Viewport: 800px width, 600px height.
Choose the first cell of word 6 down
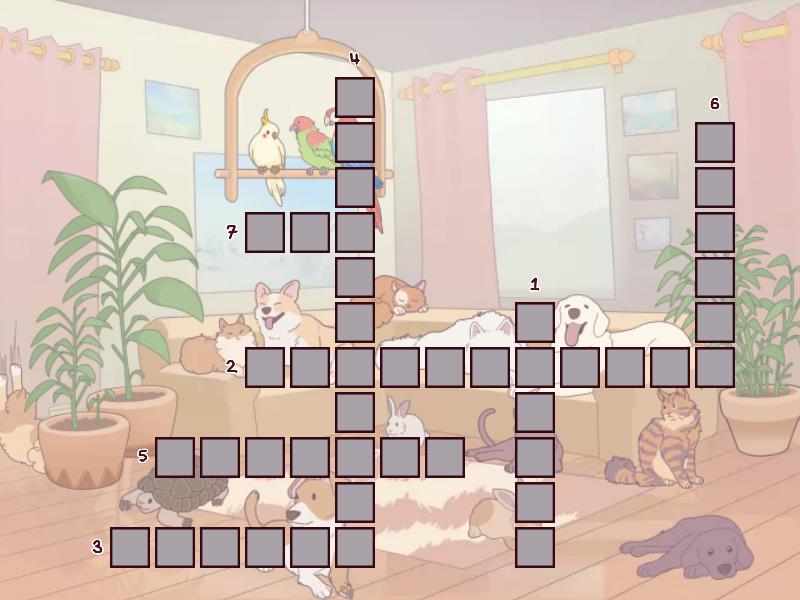click(x=715, y=142)
